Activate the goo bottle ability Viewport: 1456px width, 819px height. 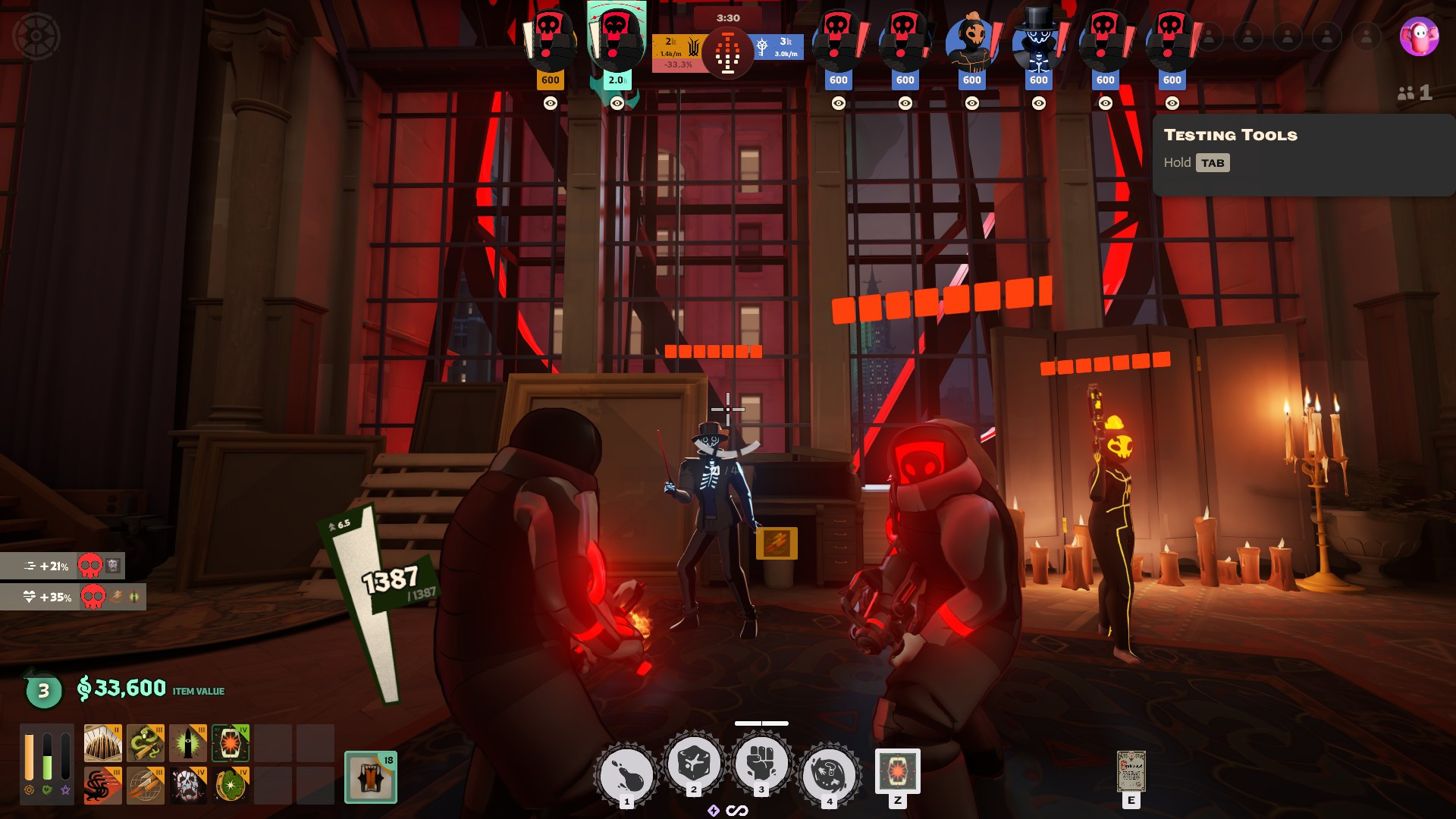point(626,775)
